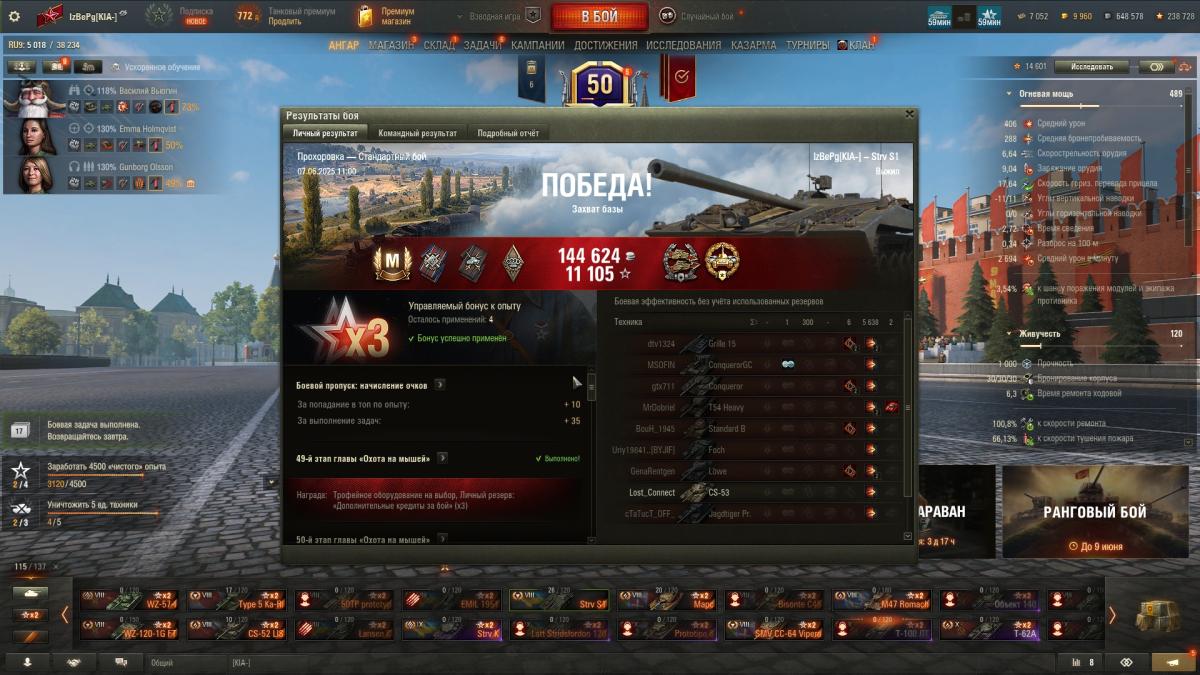This screenshot has height=675, width=1200.
Task: Open the Премиум магазин
Action: [386, 16]
